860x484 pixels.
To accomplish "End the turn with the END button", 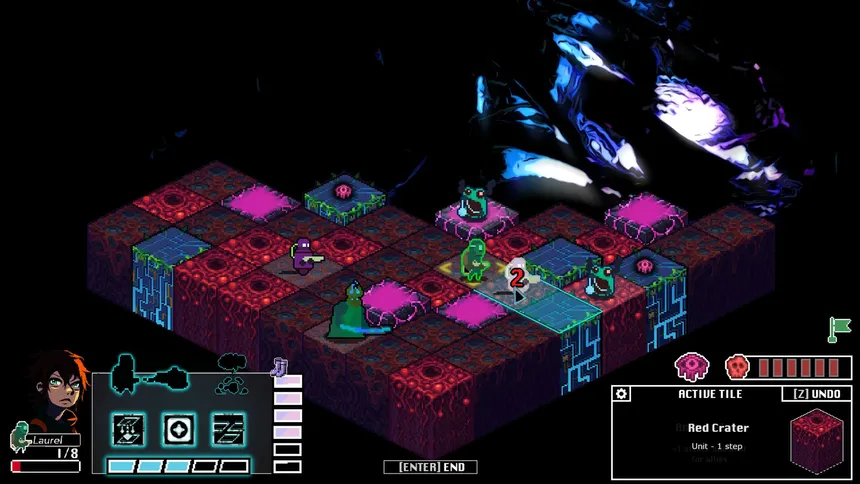I will coord(430,467).
